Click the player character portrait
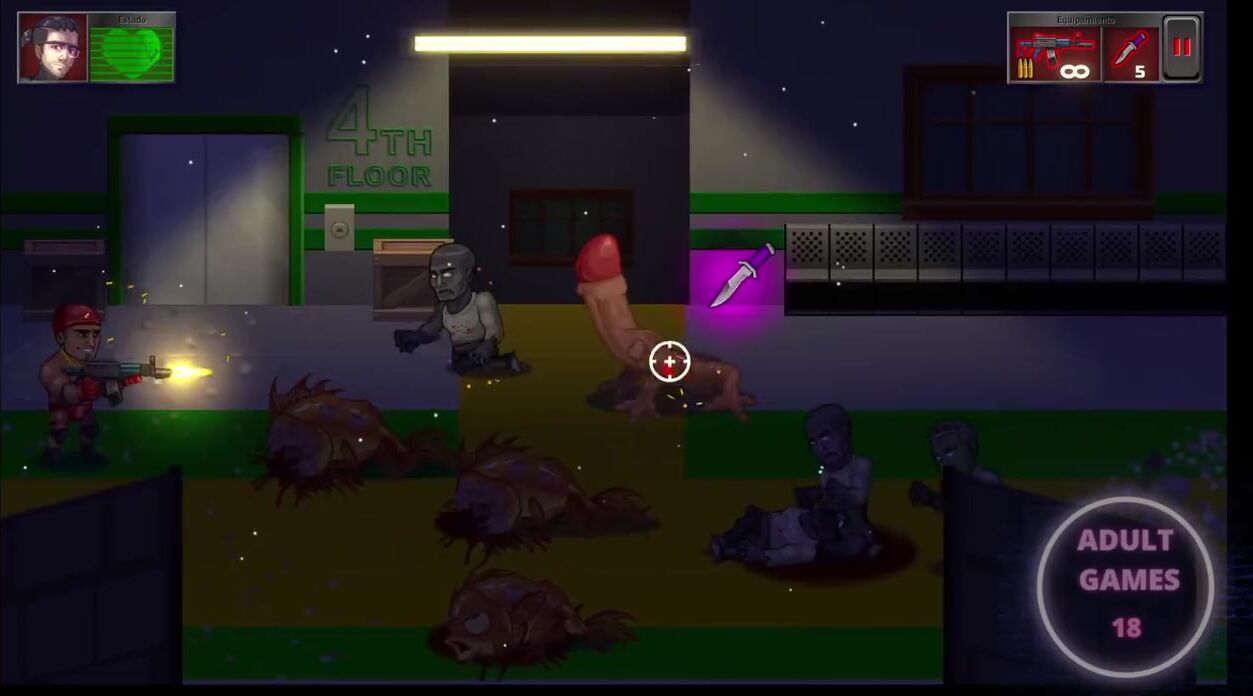The width and height of the screenshot is (1253, 696). [x=52, y=47]
